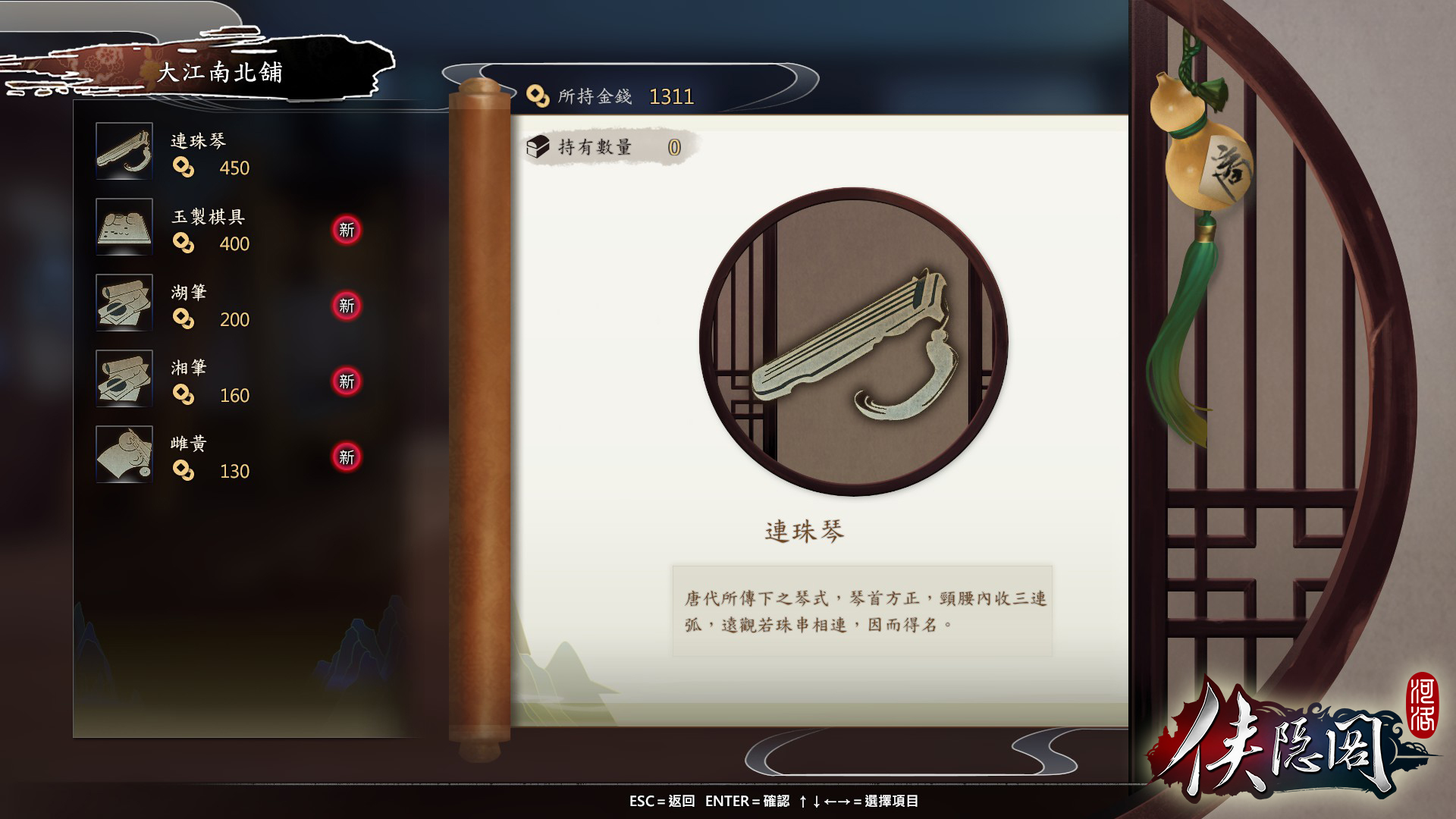Click the 玉製棋具 chess set thumbnail icon
The width and height of the screenshot is (1456, 819).
(x=124, y=227)
